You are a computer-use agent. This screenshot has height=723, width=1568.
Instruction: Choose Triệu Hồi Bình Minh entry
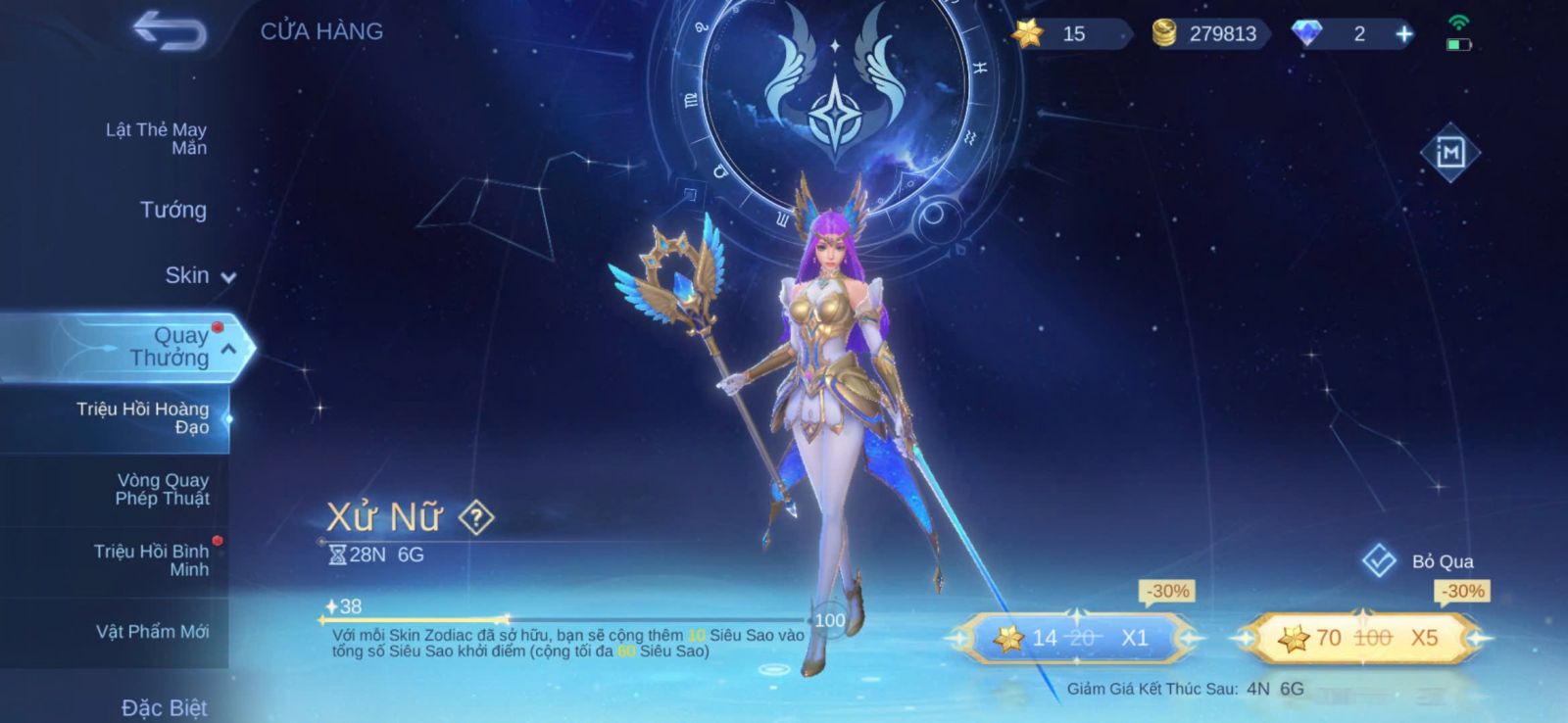pos(152,560)
